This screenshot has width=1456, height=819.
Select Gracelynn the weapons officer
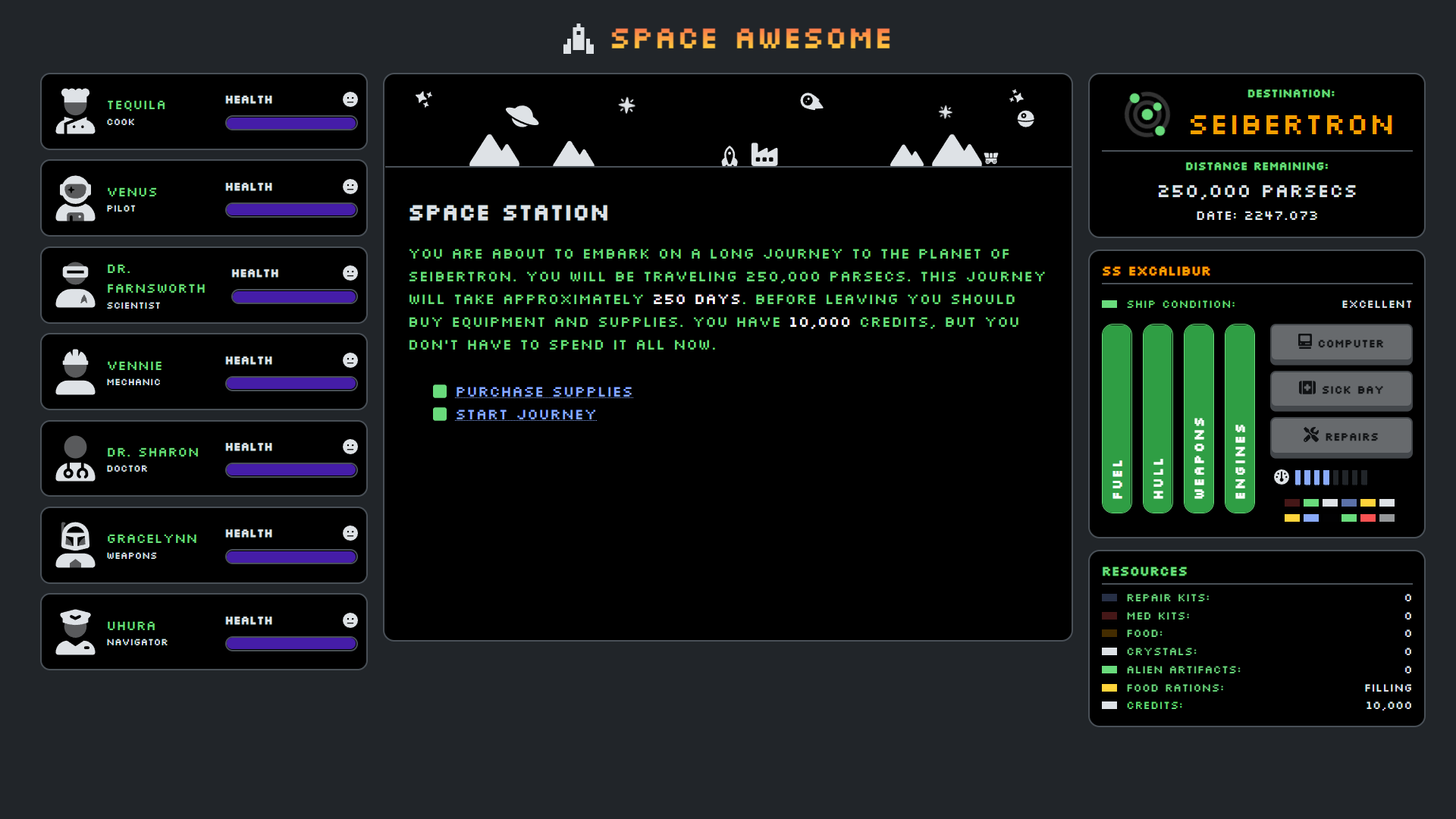203,545
